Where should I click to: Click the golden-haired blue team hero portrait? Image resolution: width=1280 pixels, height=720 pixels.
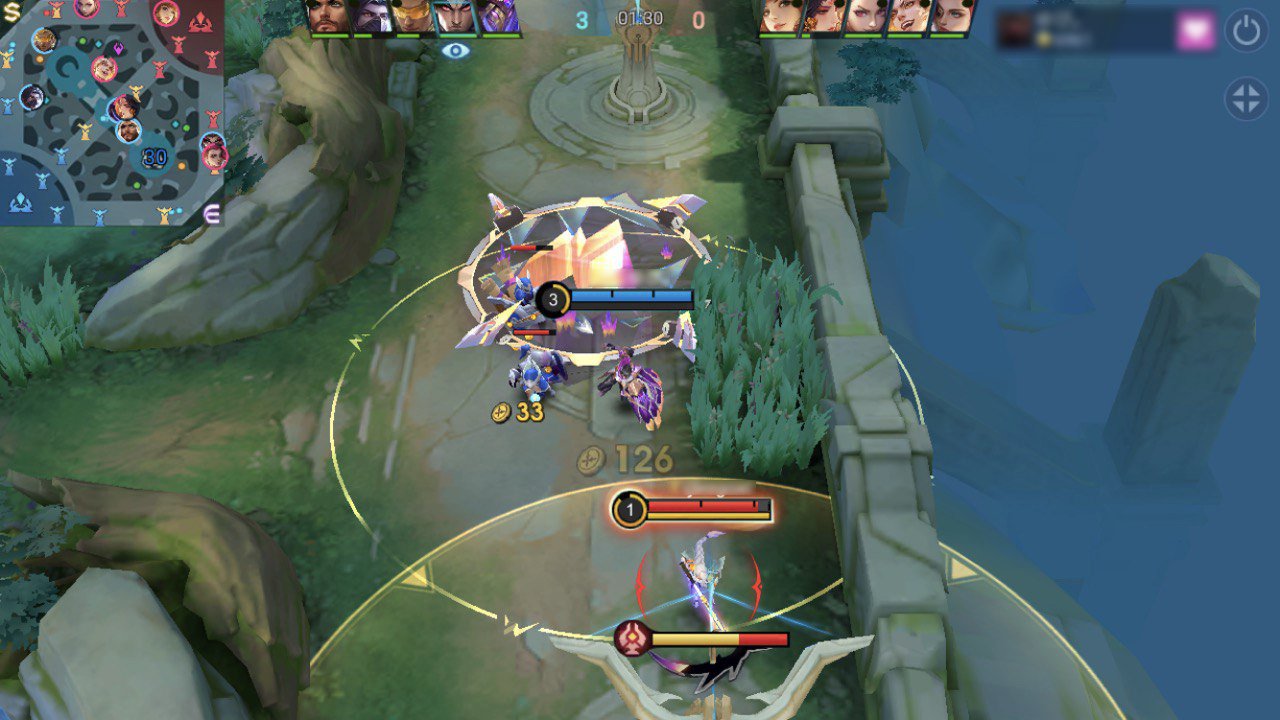coord(414,17)
